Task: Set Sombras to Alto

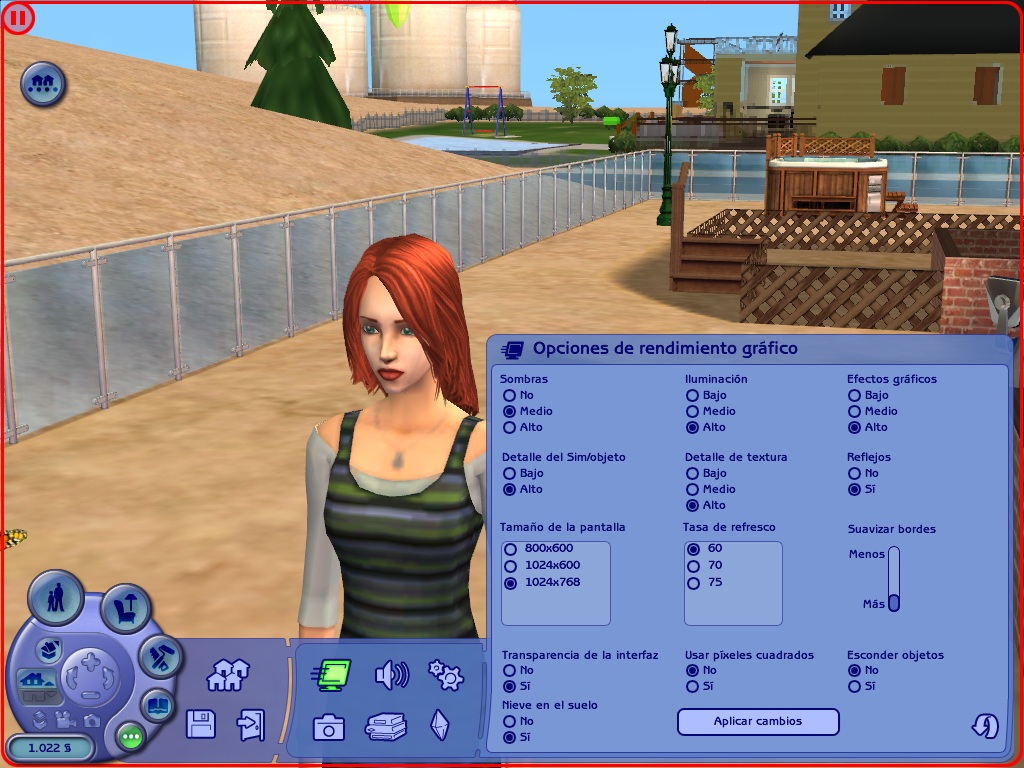Action: pos(510,427)
